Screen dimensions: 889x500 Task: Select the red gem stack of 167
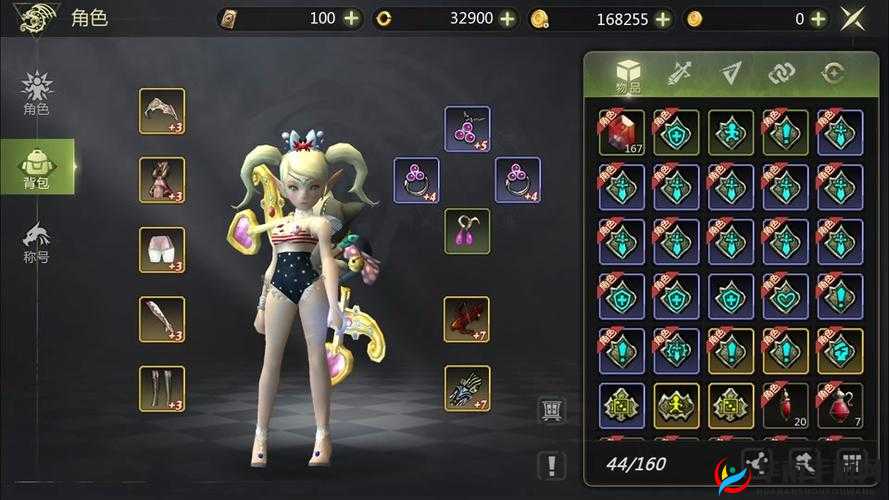pos(621,132)
